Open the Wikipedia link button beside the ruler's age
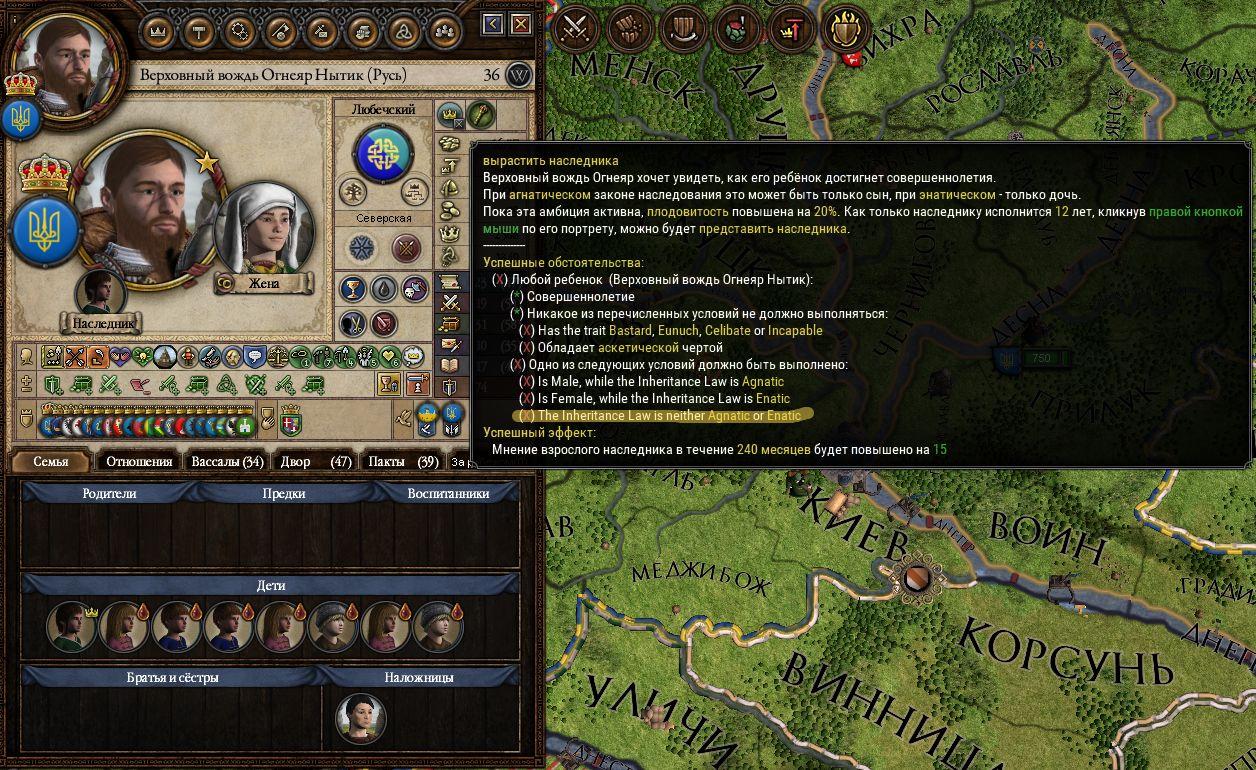The image size is (1256, 770). (x=518, y=75)
